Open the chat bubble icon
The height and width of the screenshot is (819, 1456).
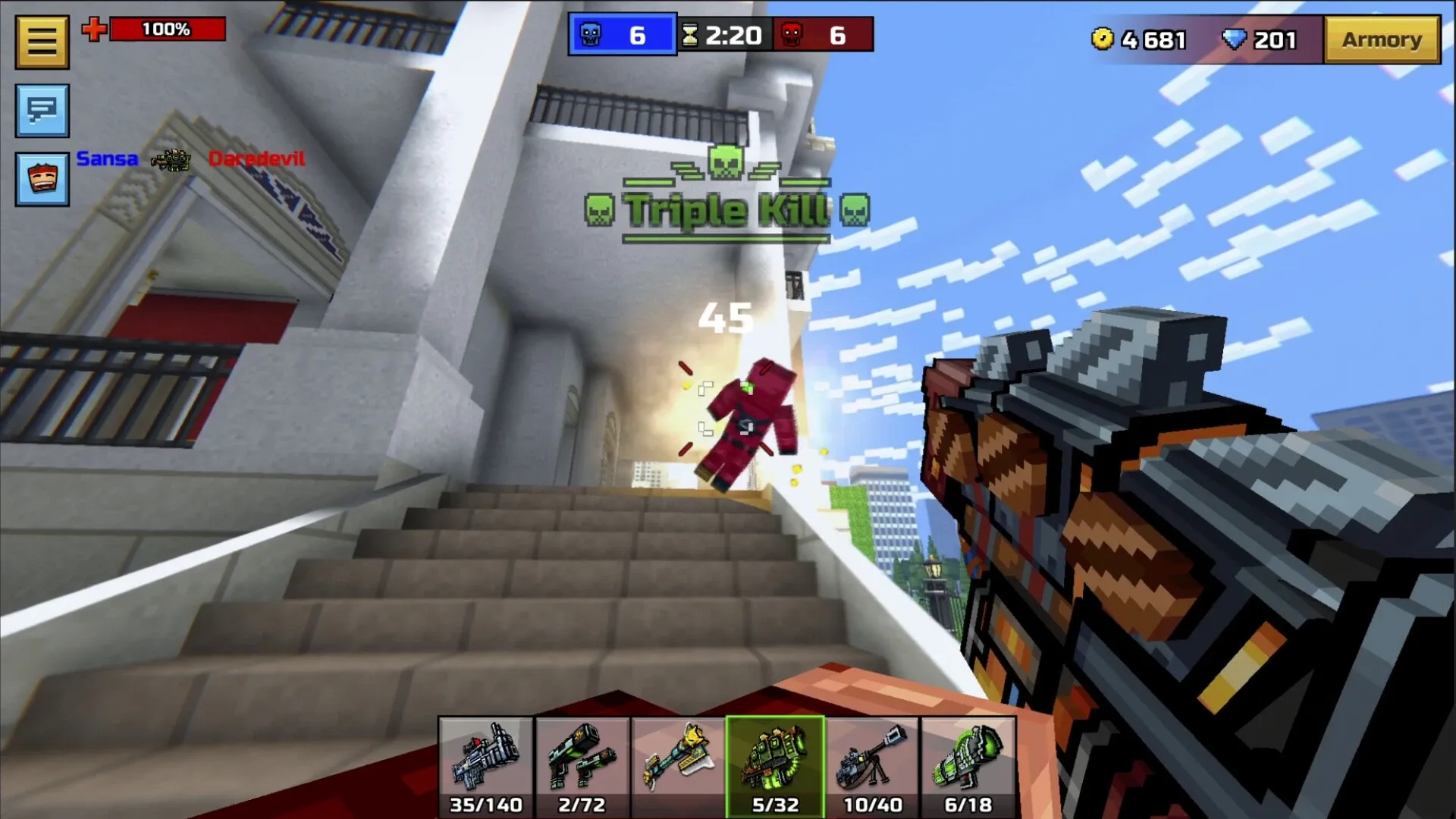click(x=42, y=110)
